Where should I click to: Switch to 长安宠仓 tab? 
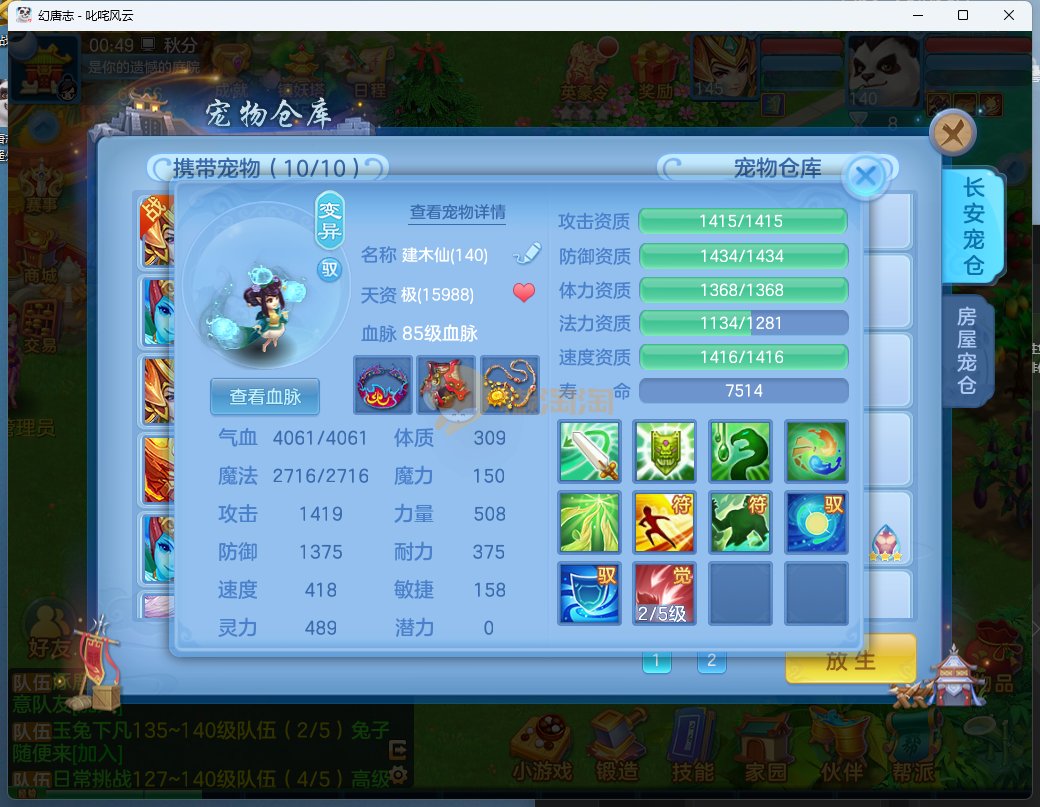(971, 226)
